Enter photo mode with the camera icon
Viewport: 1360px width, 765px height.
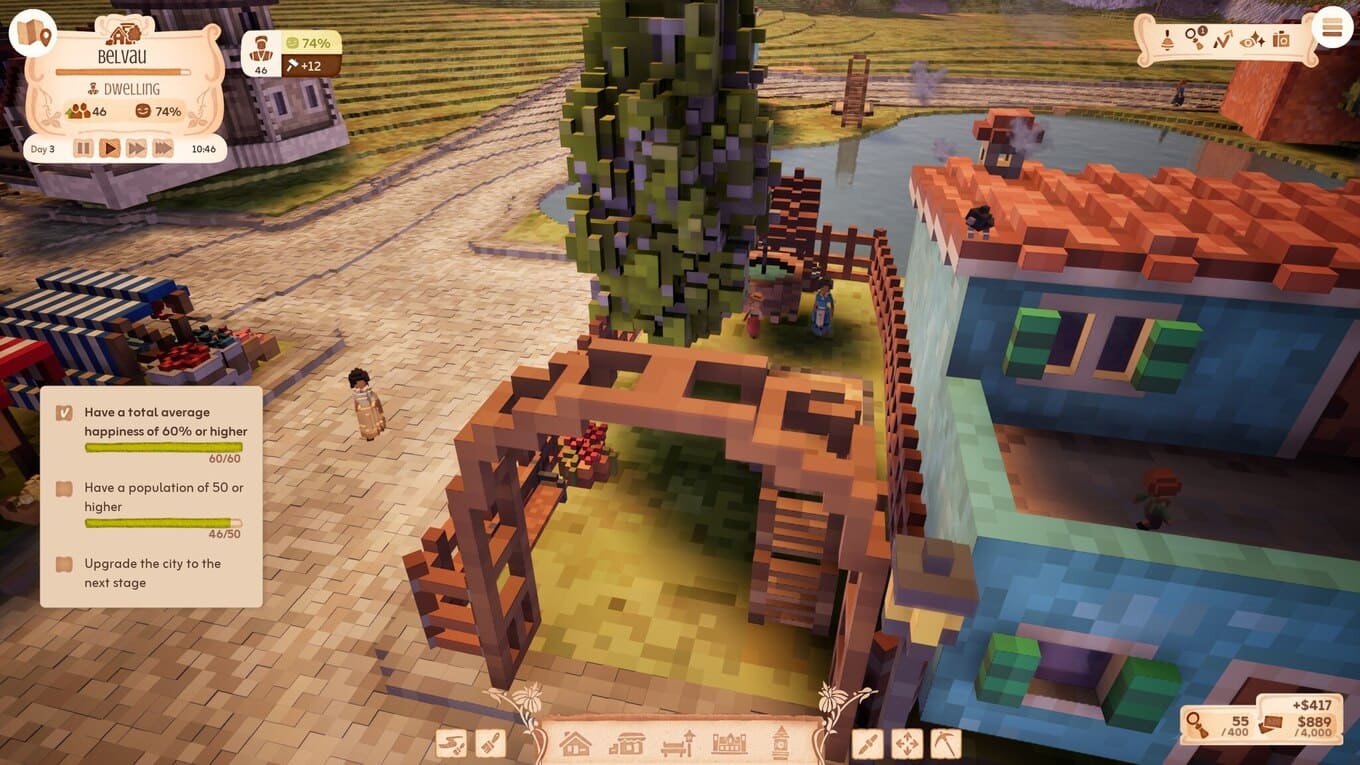pos(1281,39)
